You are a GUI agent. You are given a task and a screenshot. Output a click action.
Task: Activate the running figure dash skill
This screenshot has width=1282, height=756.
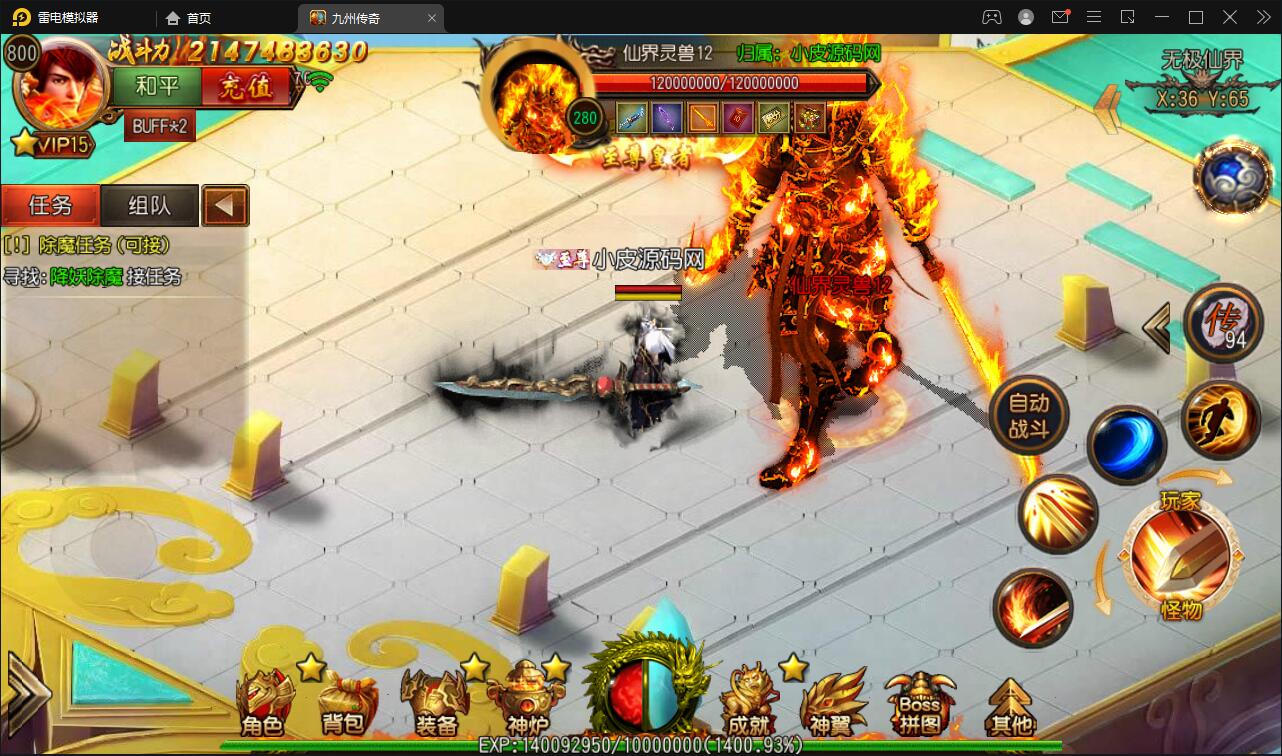1220,419
